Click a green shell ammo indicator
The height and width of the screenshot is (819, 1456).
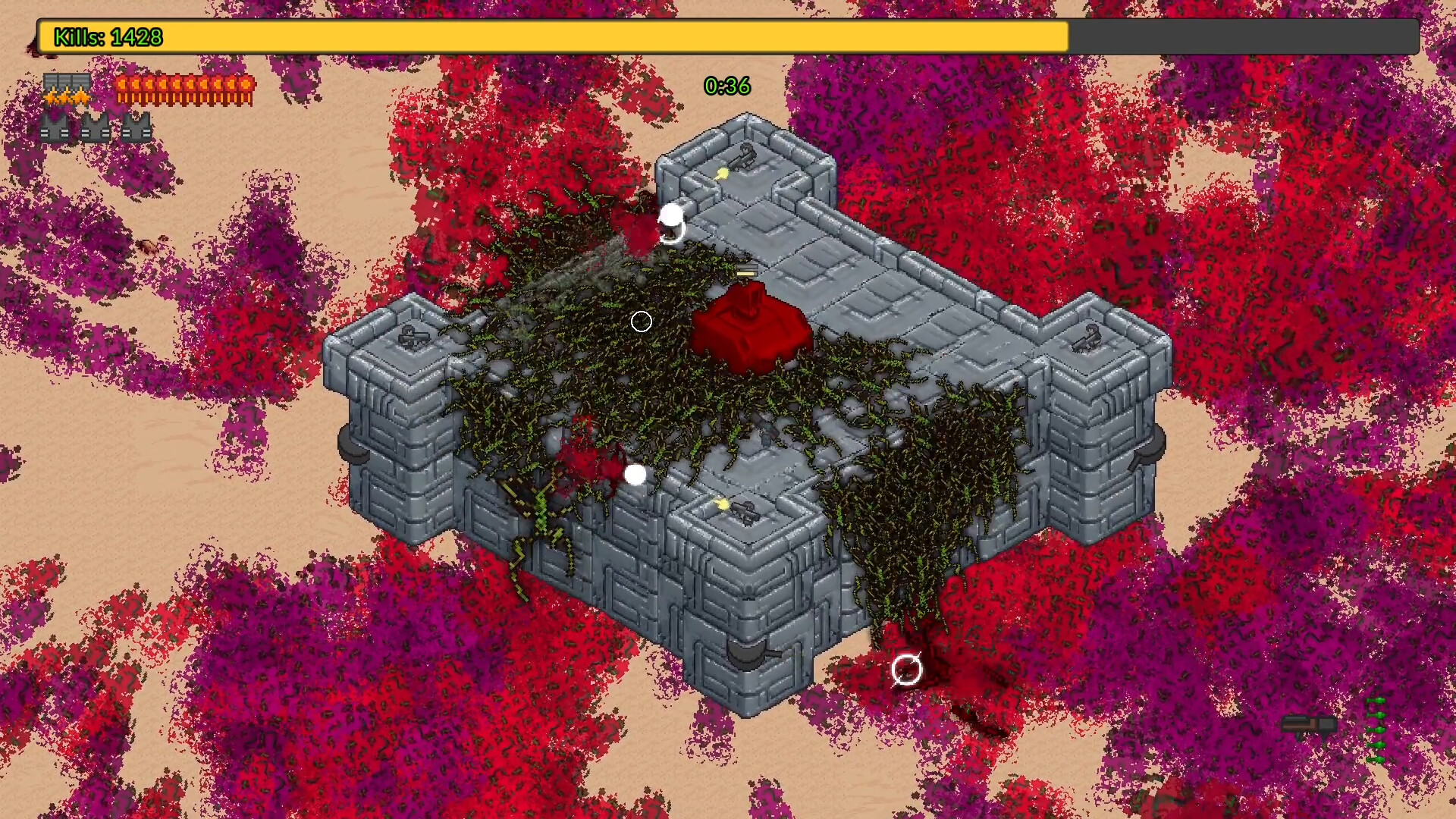(1377, 730)
